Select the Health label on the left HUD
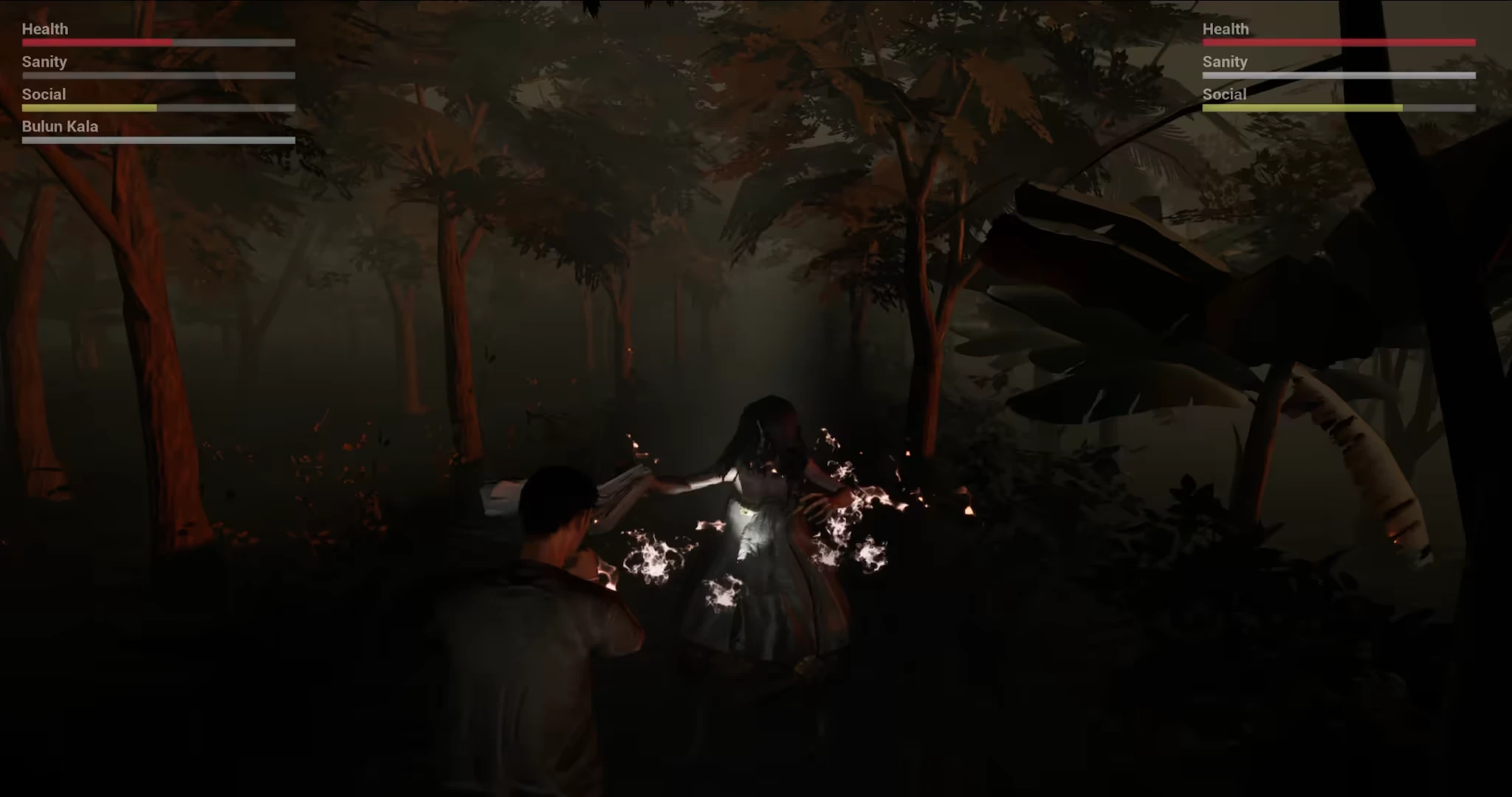Viewport: 1512px width, 797px height. click(x=44, y=29)
